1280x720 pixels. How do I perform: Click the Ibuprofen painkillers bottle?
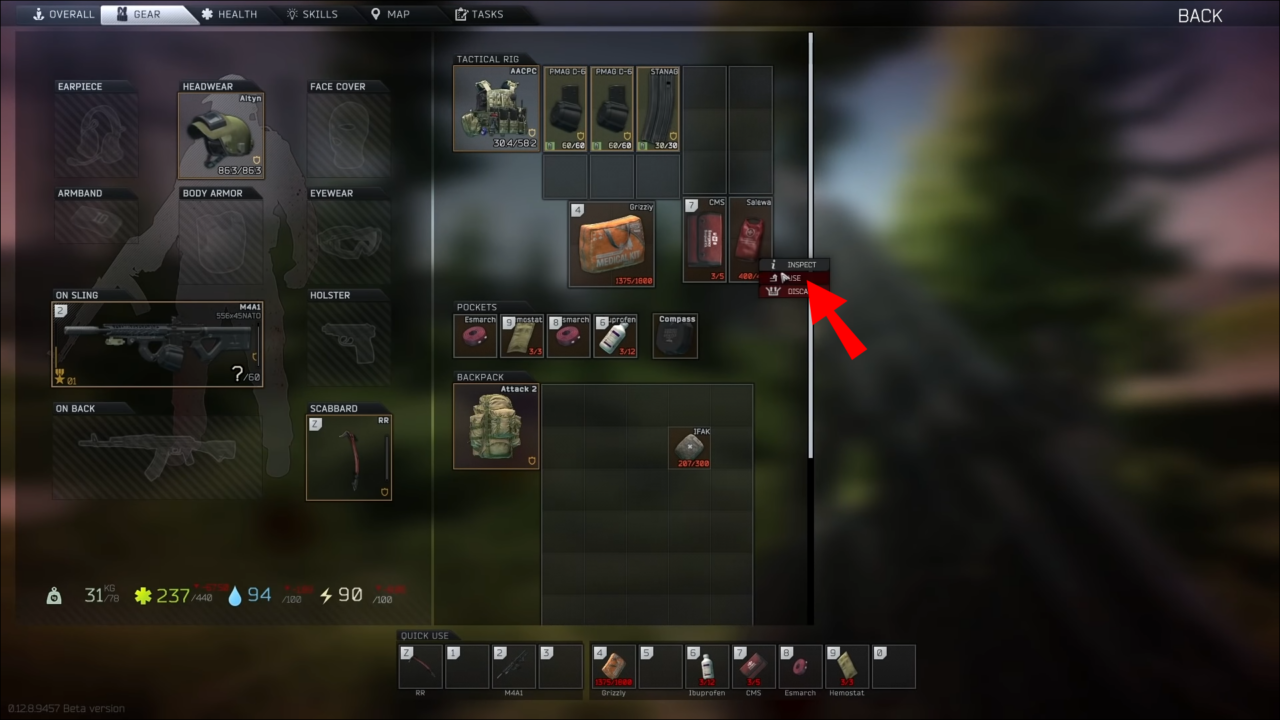(x=616, y=335)
